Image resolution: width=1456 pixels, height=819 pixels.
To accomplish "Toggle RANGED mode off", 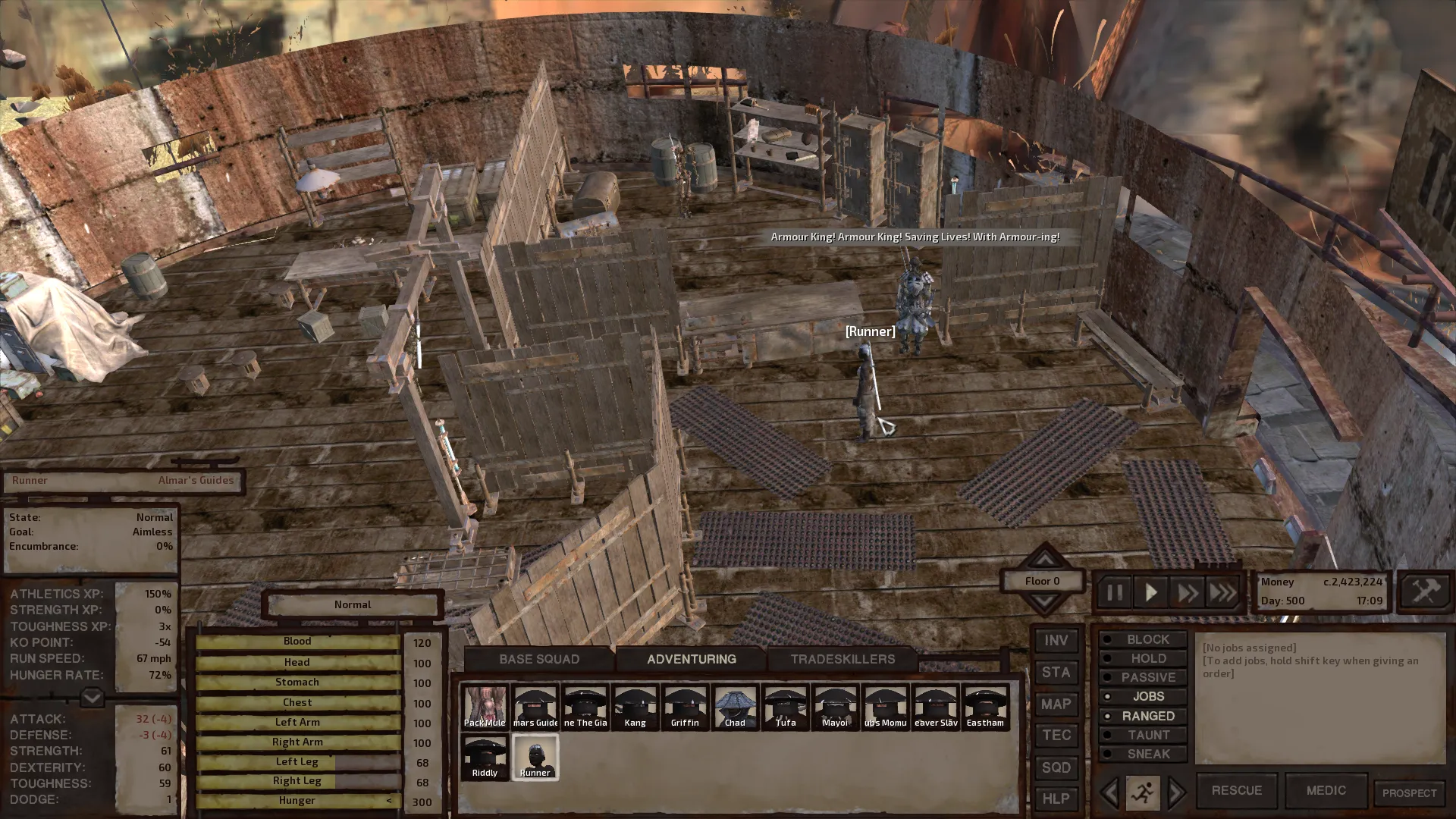I will tap(1144, 715).
